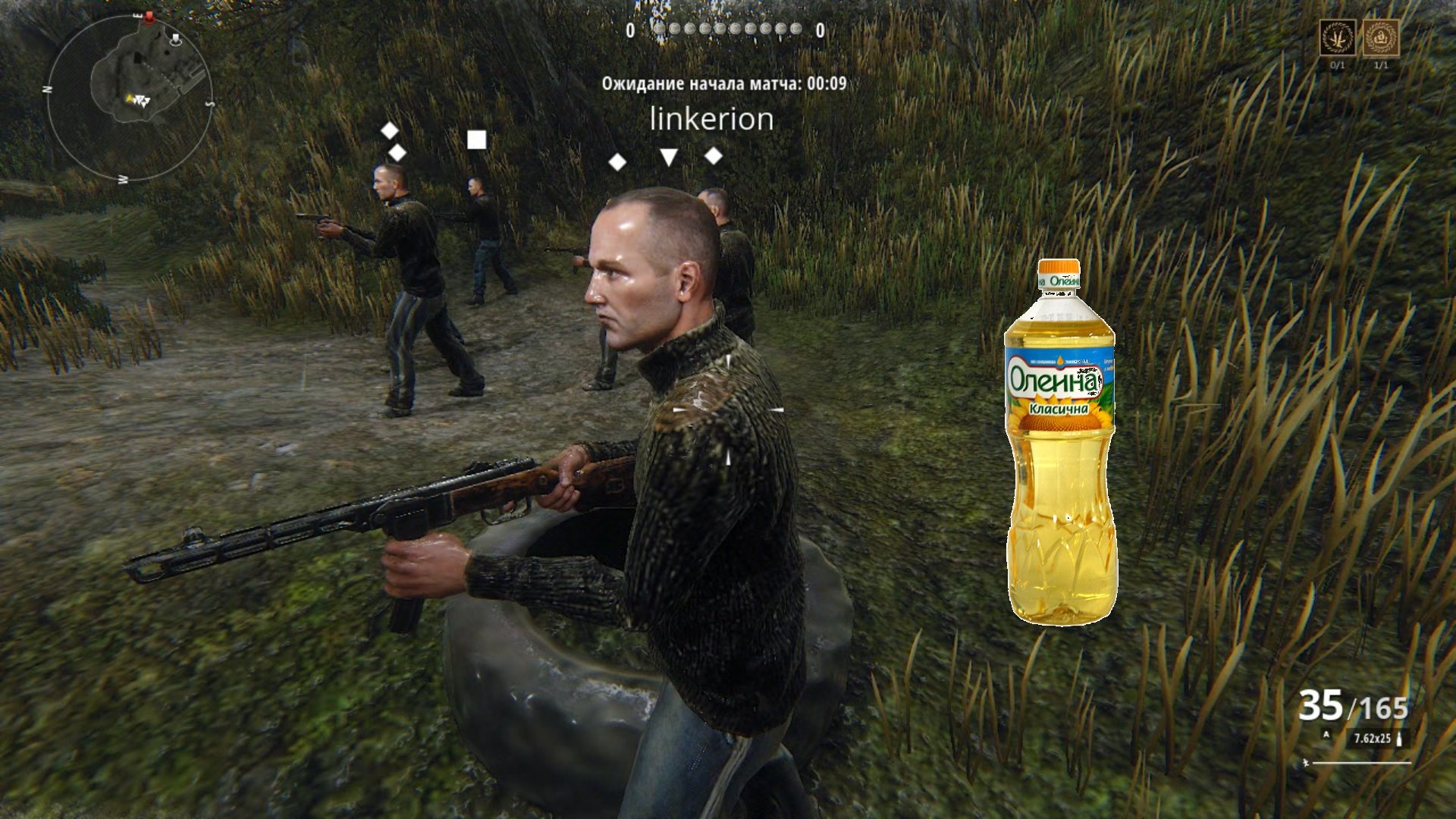Viewport: 1456px width, 819px height.
Task: Select the white objective marker on minimap
Action: pos(176,38)
